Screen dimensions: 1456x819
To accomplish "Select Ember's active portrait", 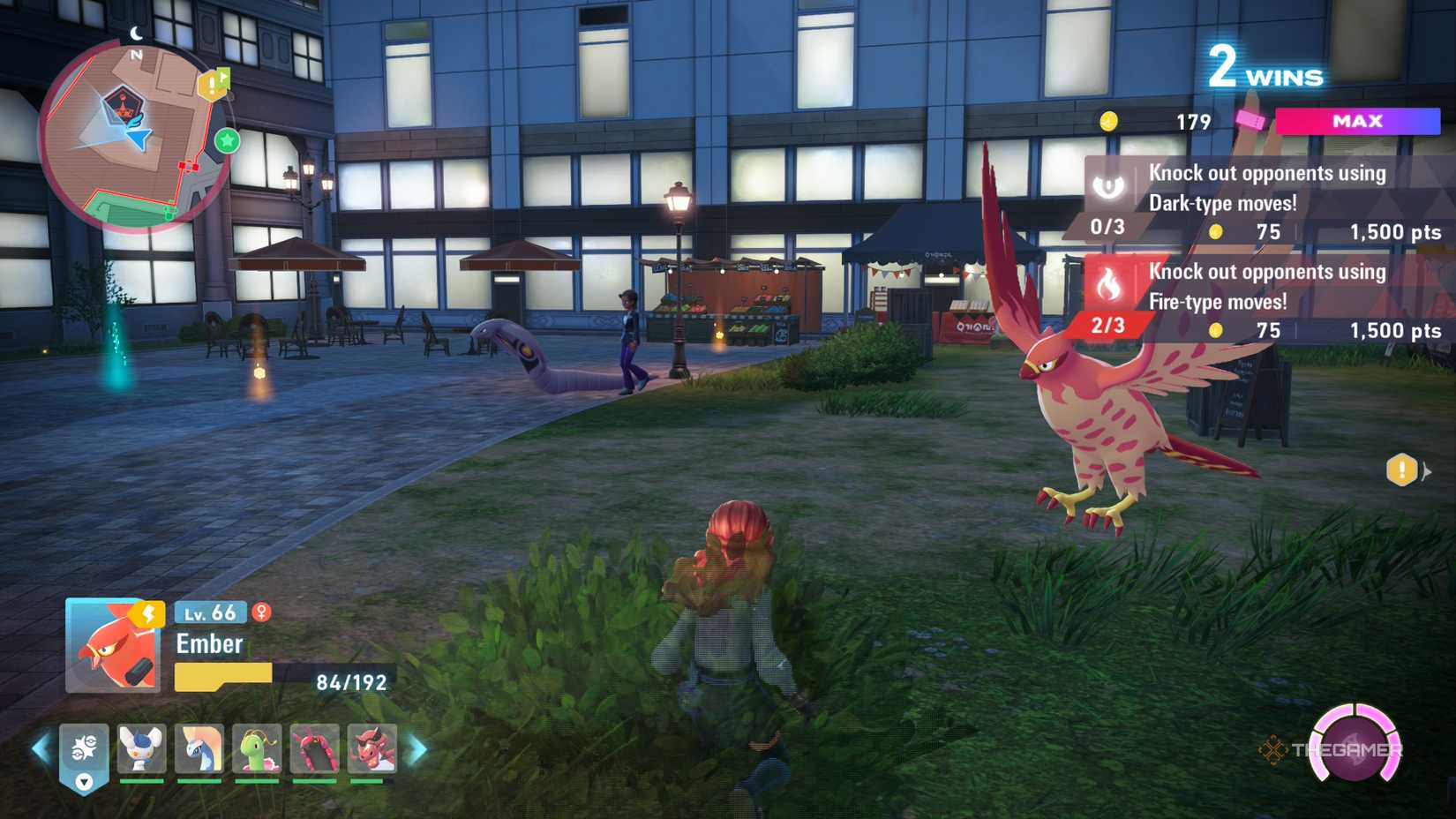I will (113, 646).
